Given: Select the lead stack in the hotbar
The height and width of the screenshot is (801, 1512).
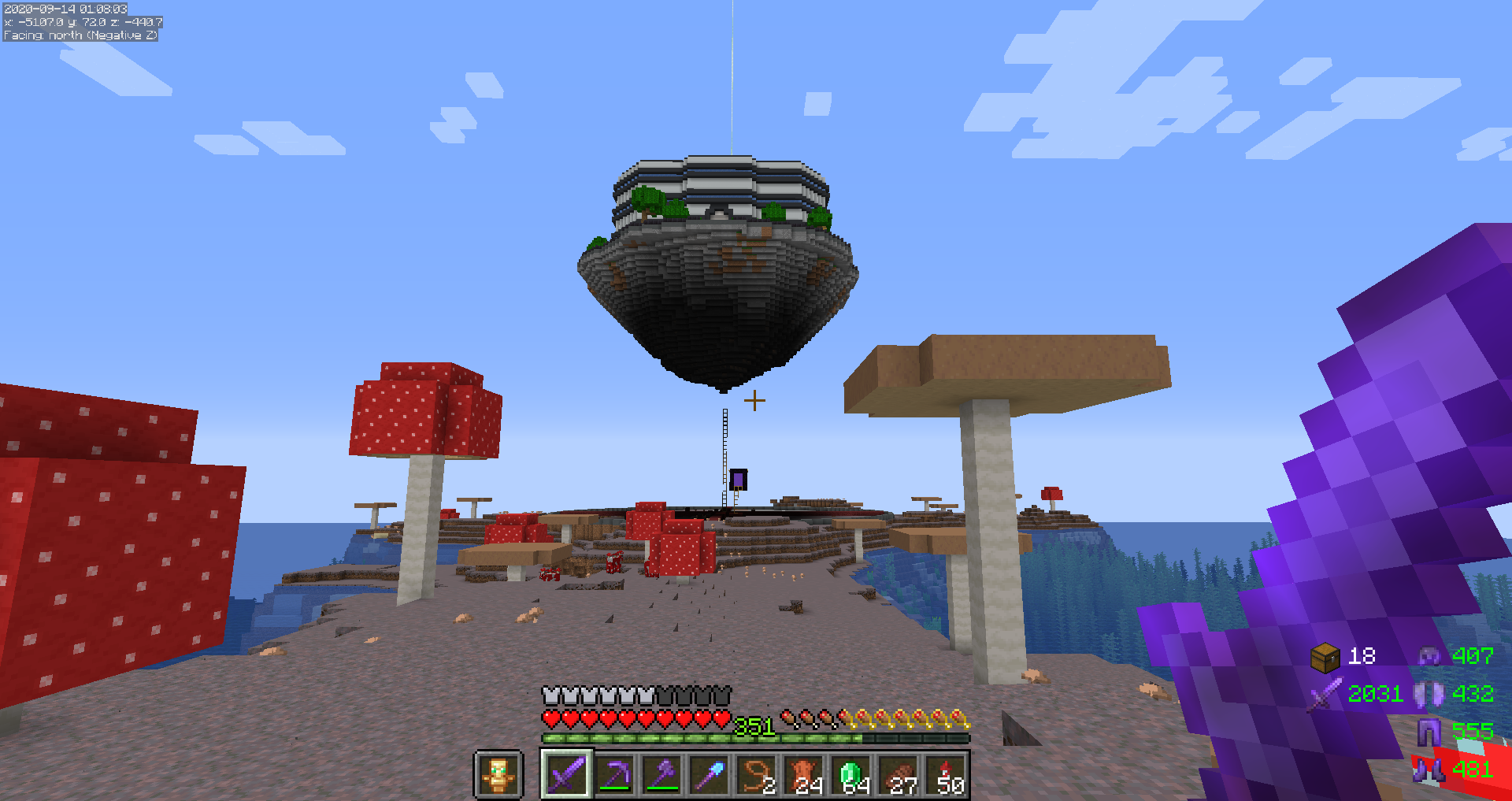Looking at the screenshot, I should tap(757, 775).
